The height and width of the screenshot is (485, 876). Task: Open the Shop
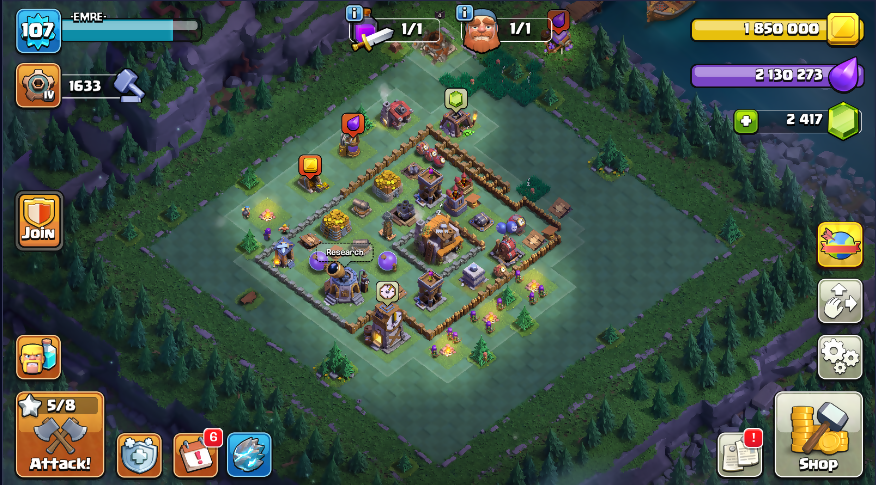(818, 435)
